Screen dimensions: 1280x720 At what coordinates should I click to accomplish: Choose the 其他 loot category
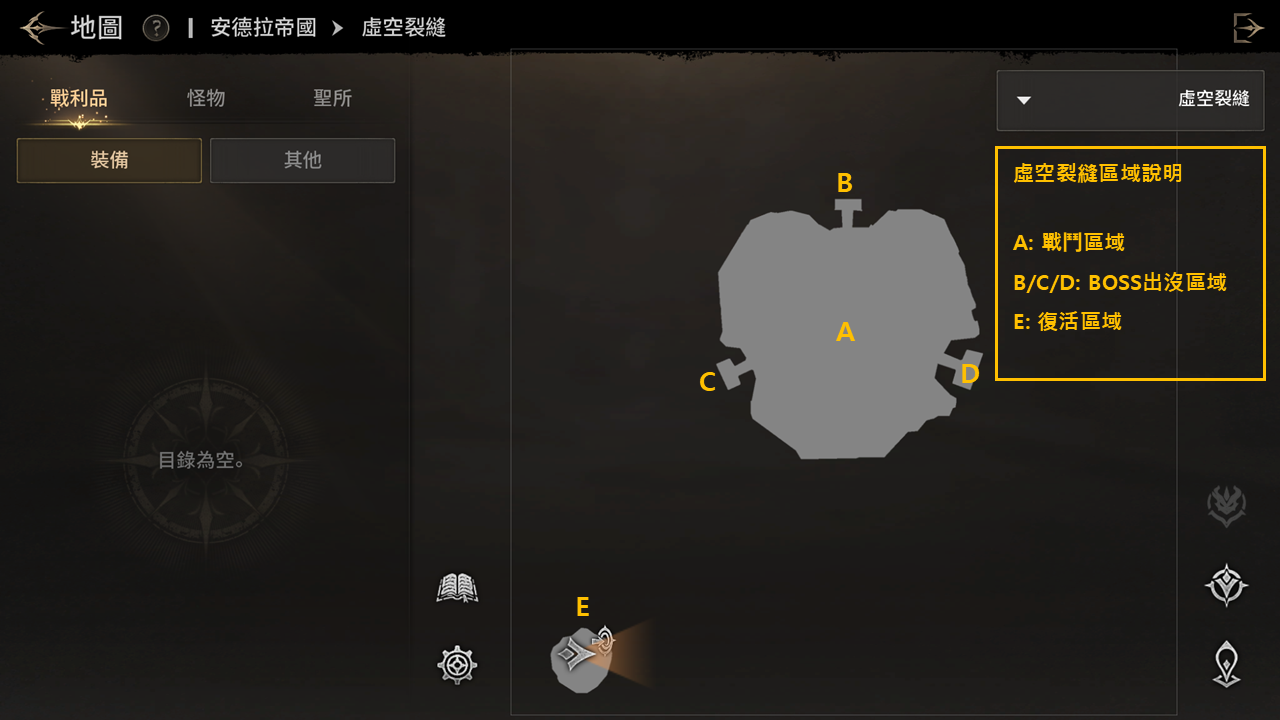click(x=302, y=160)
